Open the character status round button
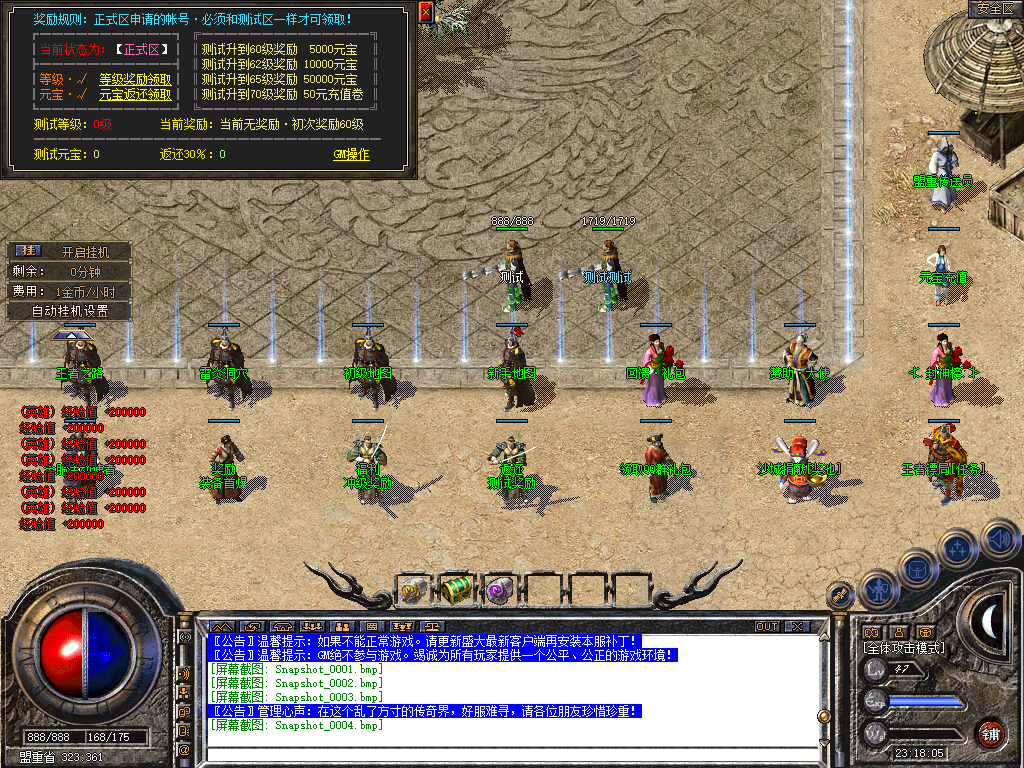1024x768 pixels. pos(878,590)
